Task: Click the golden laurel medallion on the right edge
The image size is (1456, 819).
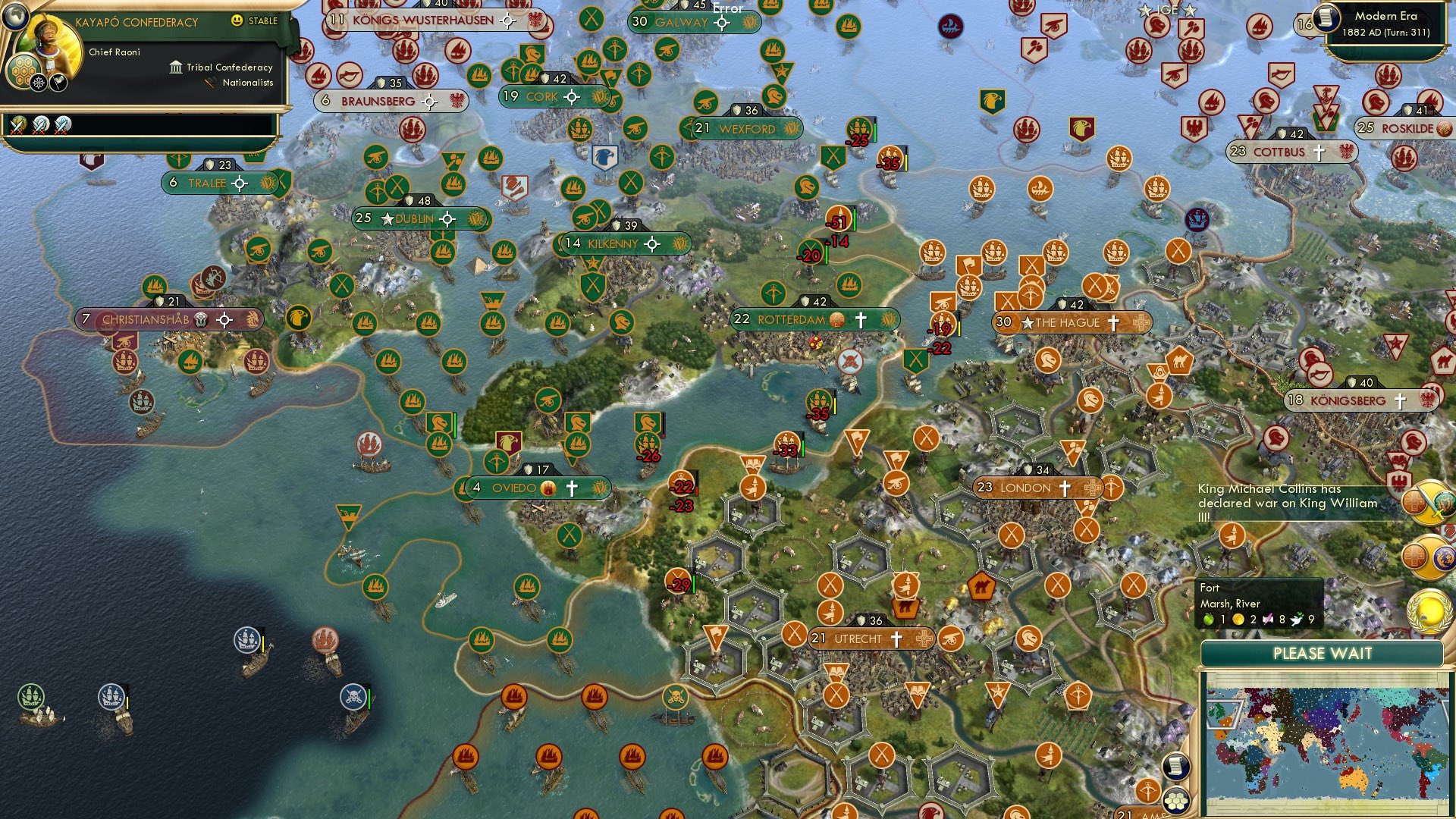Action: click(x=1429, y=610)
